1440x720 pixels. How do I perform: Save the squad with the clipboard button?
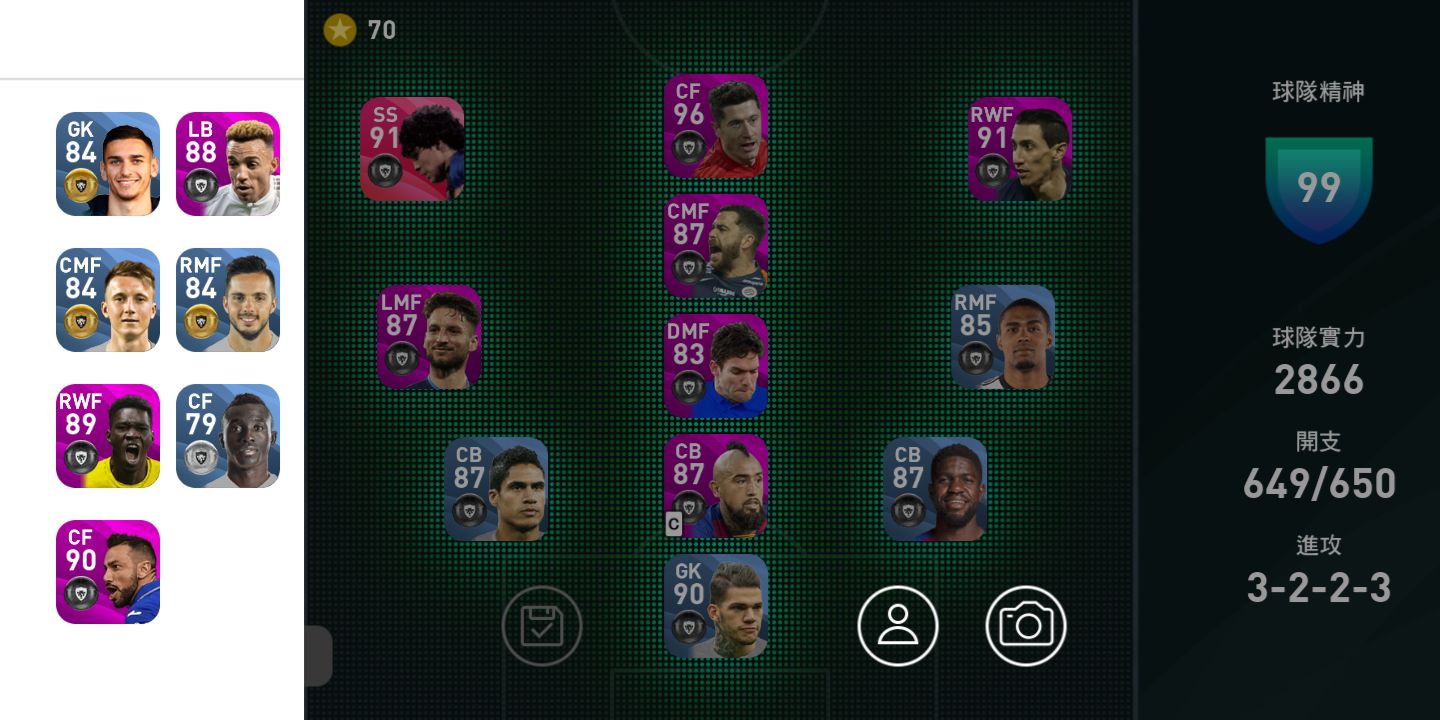click(541, 626)
